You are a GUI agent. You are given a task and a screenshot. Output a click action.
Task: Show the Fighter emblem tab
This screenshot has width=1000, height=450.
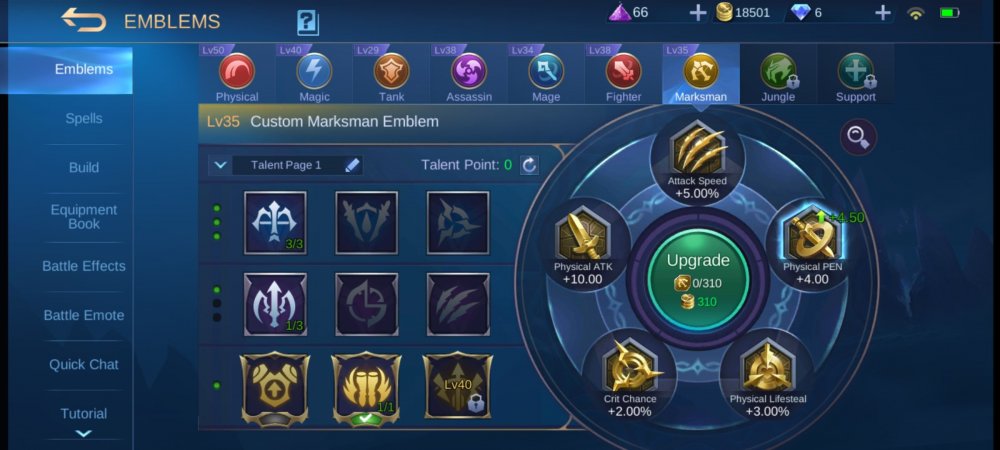click(623, 75)
